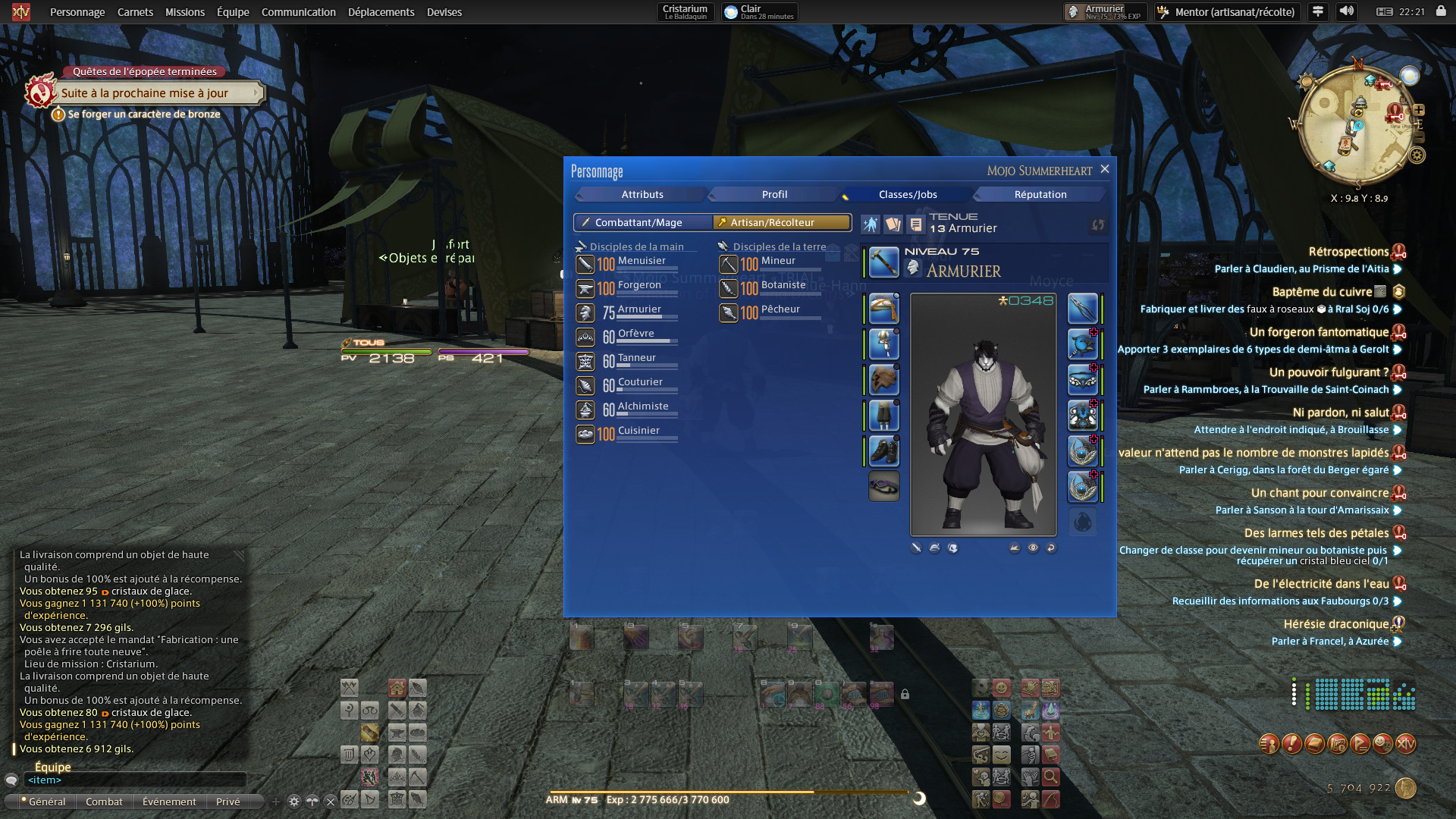
Task: Click the chat input field
Action: (136, 780)
